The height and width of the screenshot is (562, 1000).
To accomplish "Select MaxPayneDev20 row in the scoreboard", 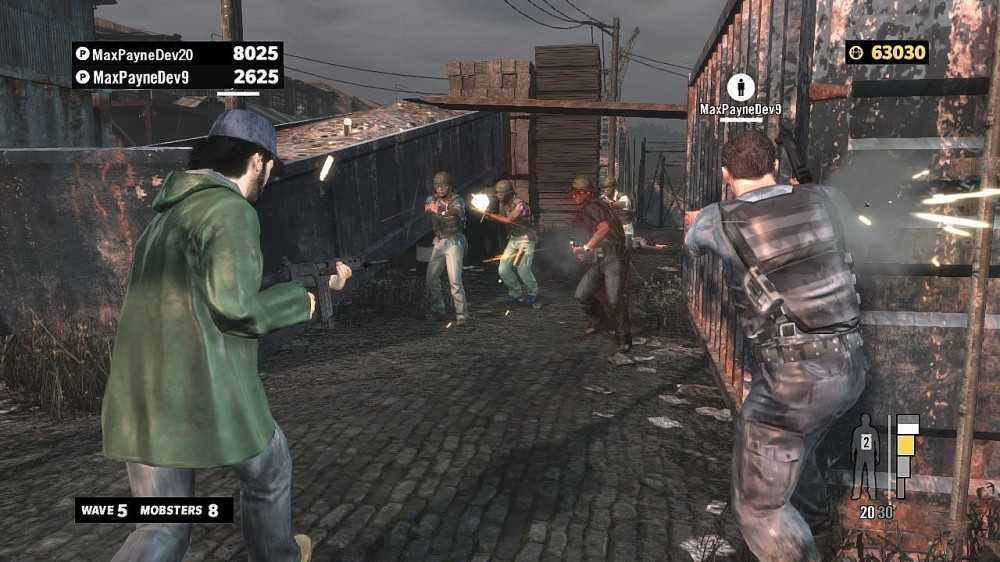I will tap(177, 54).
